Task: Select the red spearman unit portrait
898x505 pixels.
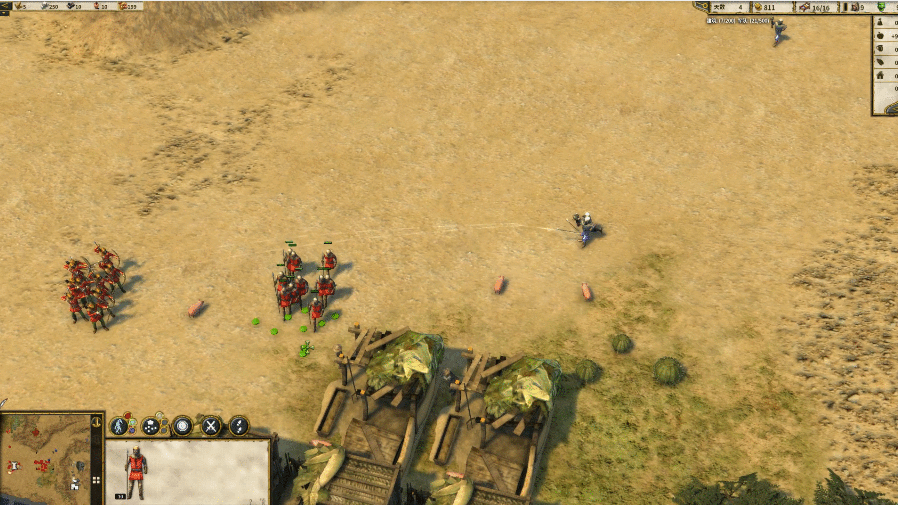Action: 136,471
